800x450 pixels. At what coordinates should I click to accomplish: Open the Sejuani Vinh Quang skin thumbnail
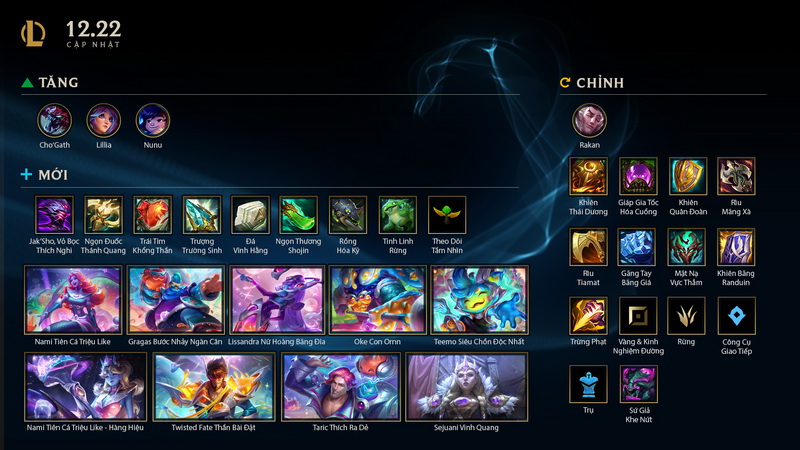(x=466, y=386)
